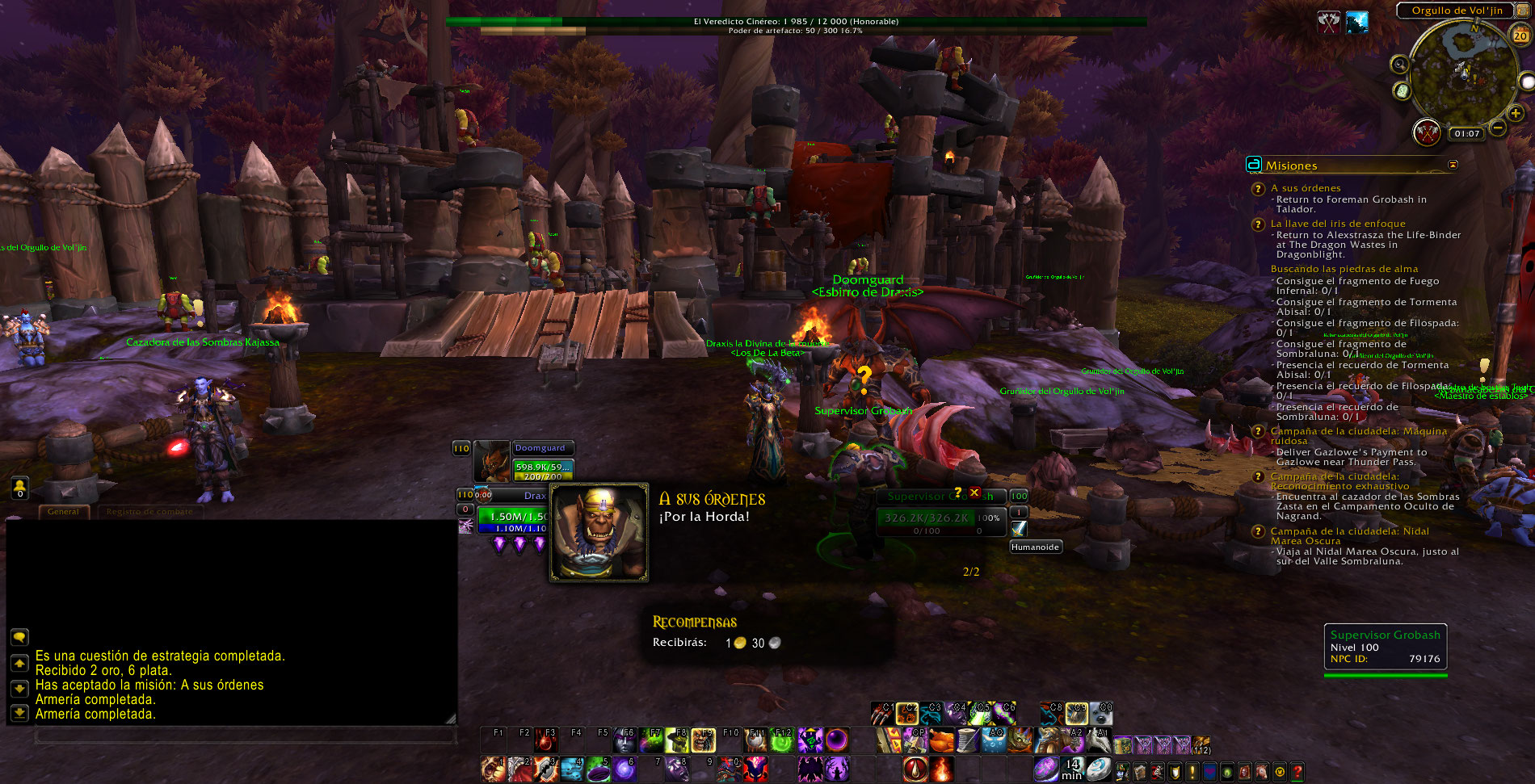Select 'La llave del iris de enfoque' quest
This screenshot has width=1535, height=784.
(x=1337, y=224)
